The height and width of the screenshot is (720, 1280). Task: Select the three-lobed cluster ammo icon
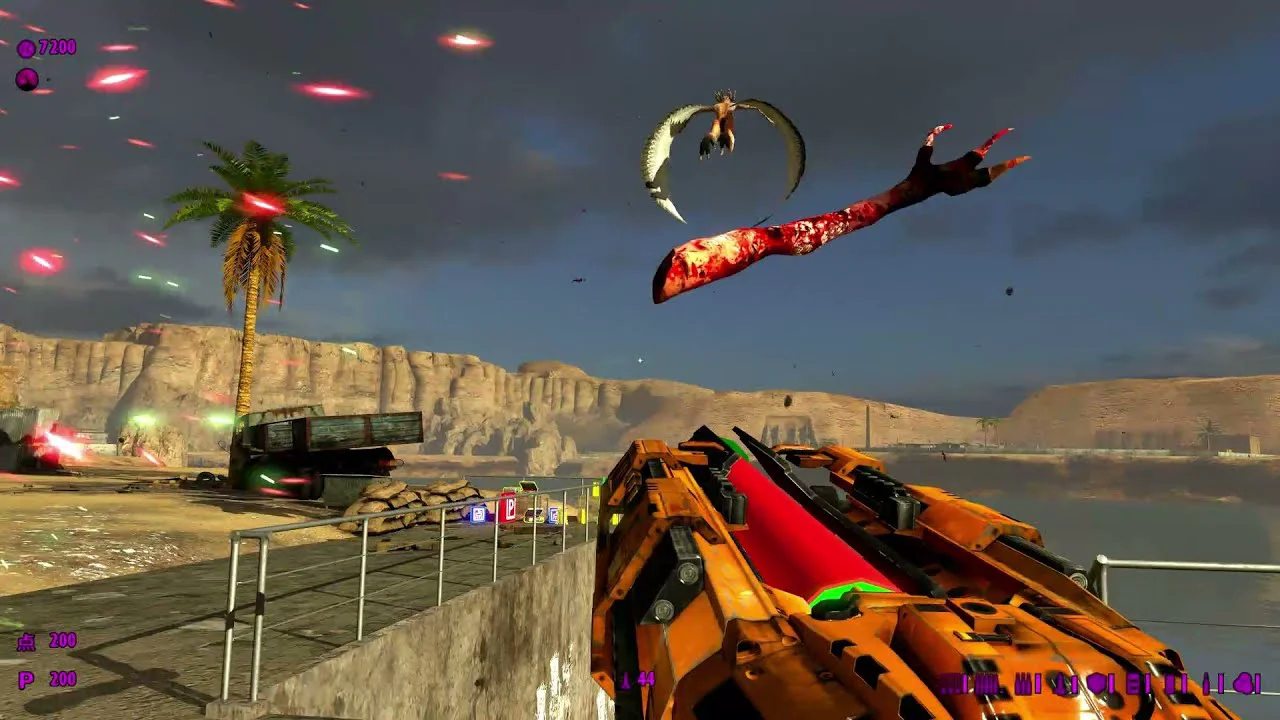[x=1246, y=683]
